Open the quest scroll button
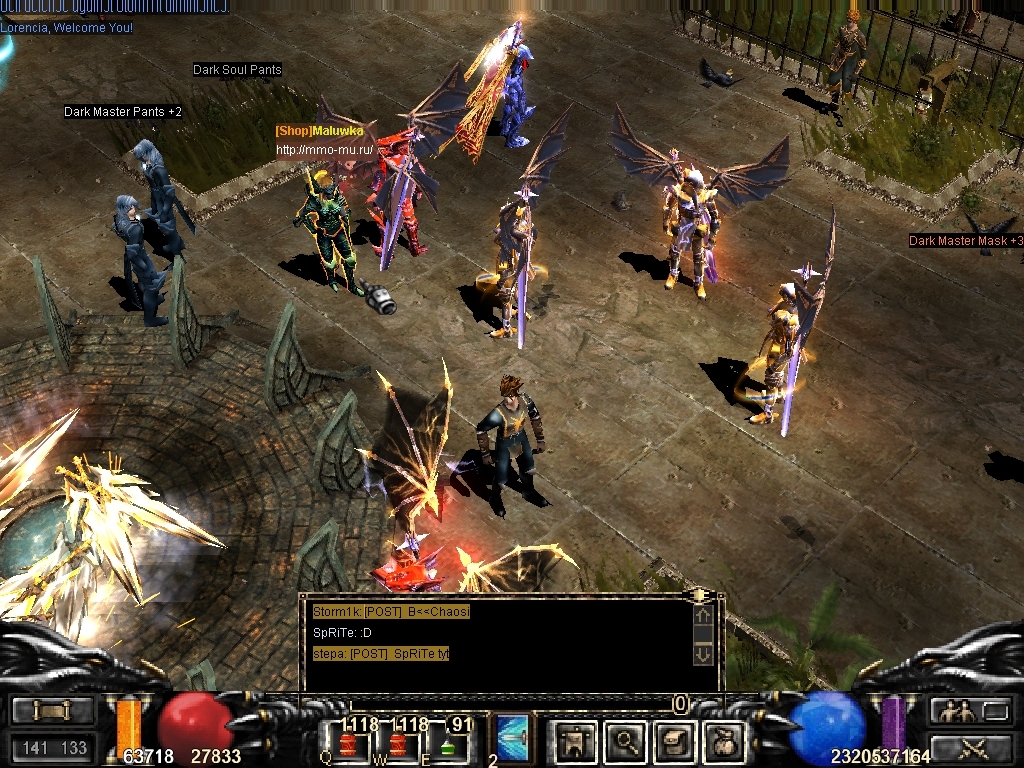This screenshot has height=768, width=1024. click(x=674, y=741)
